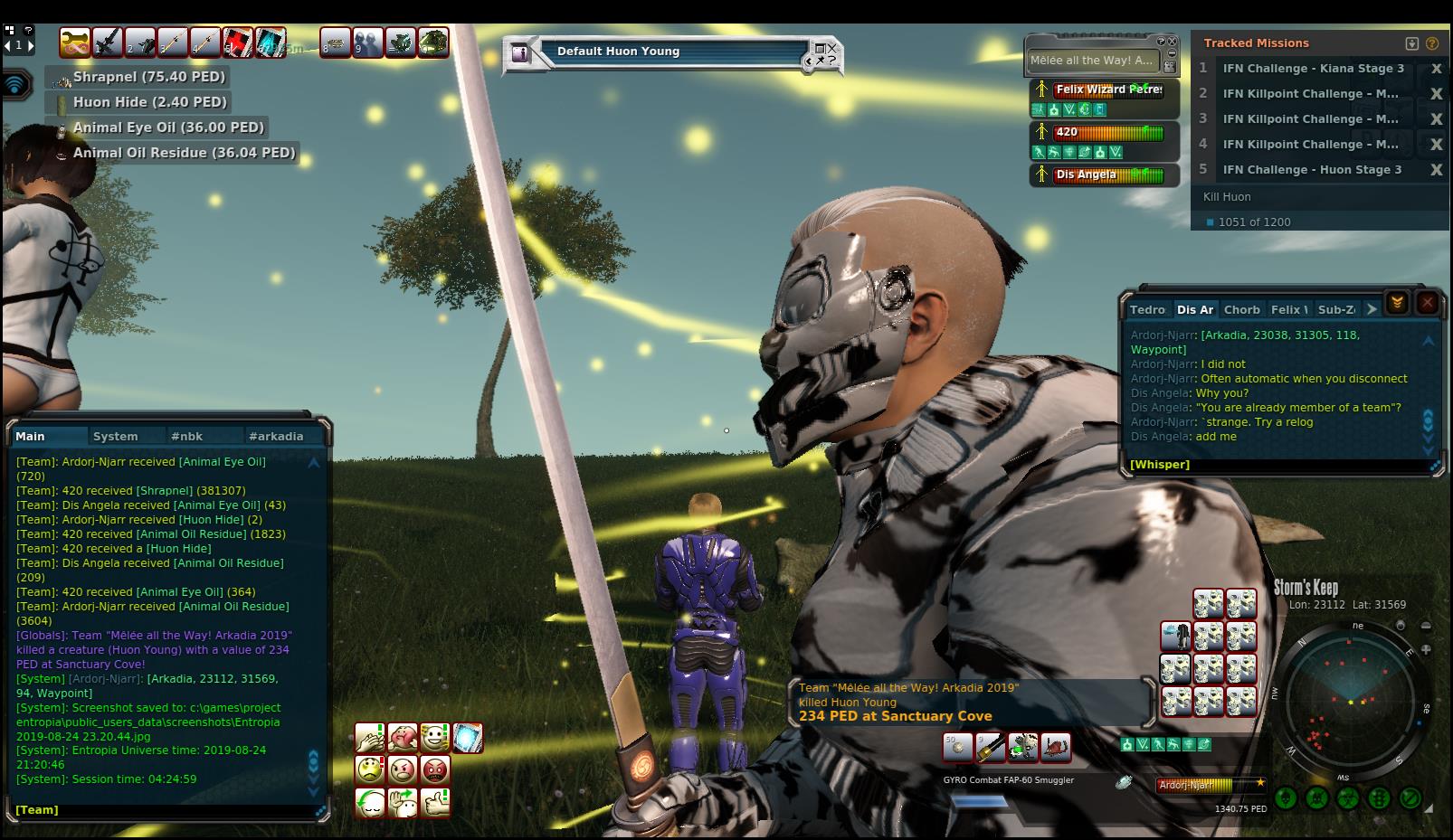Open the Tracked Missions help icon

1431,43
